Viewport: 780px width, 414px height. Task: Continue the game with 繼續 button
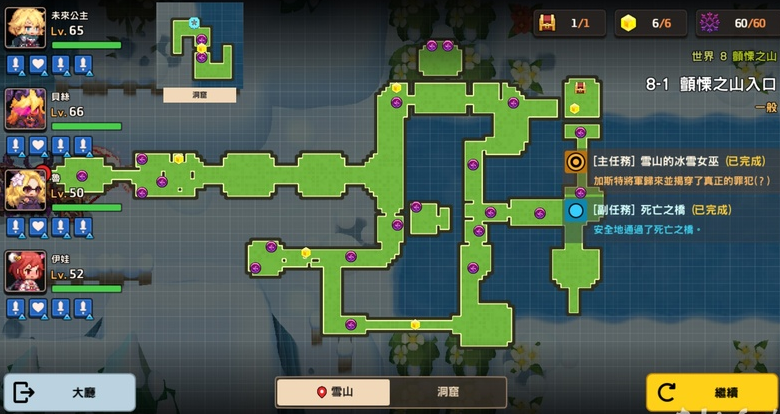(x=712, y=392)
